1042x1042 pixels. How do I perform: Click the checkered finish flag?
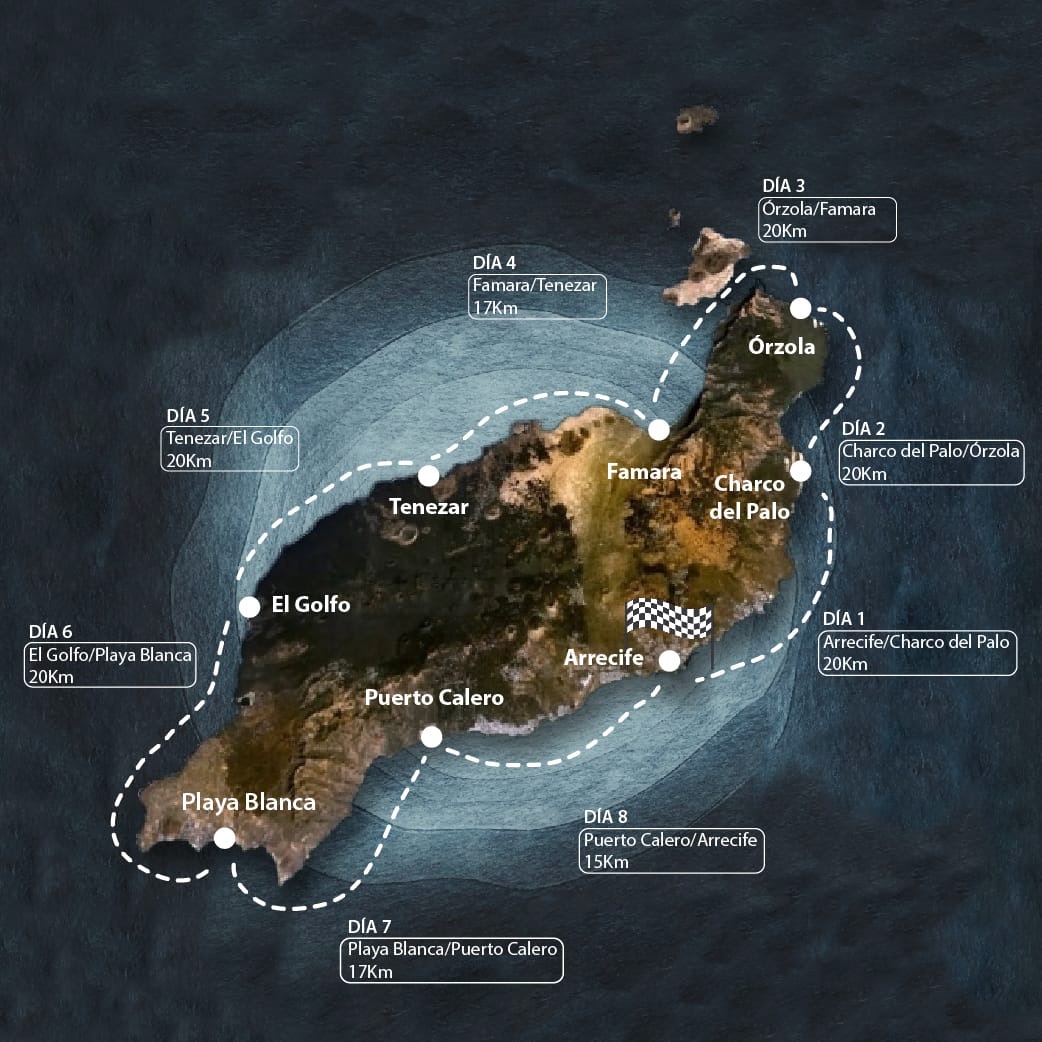[x=668, y=620]
